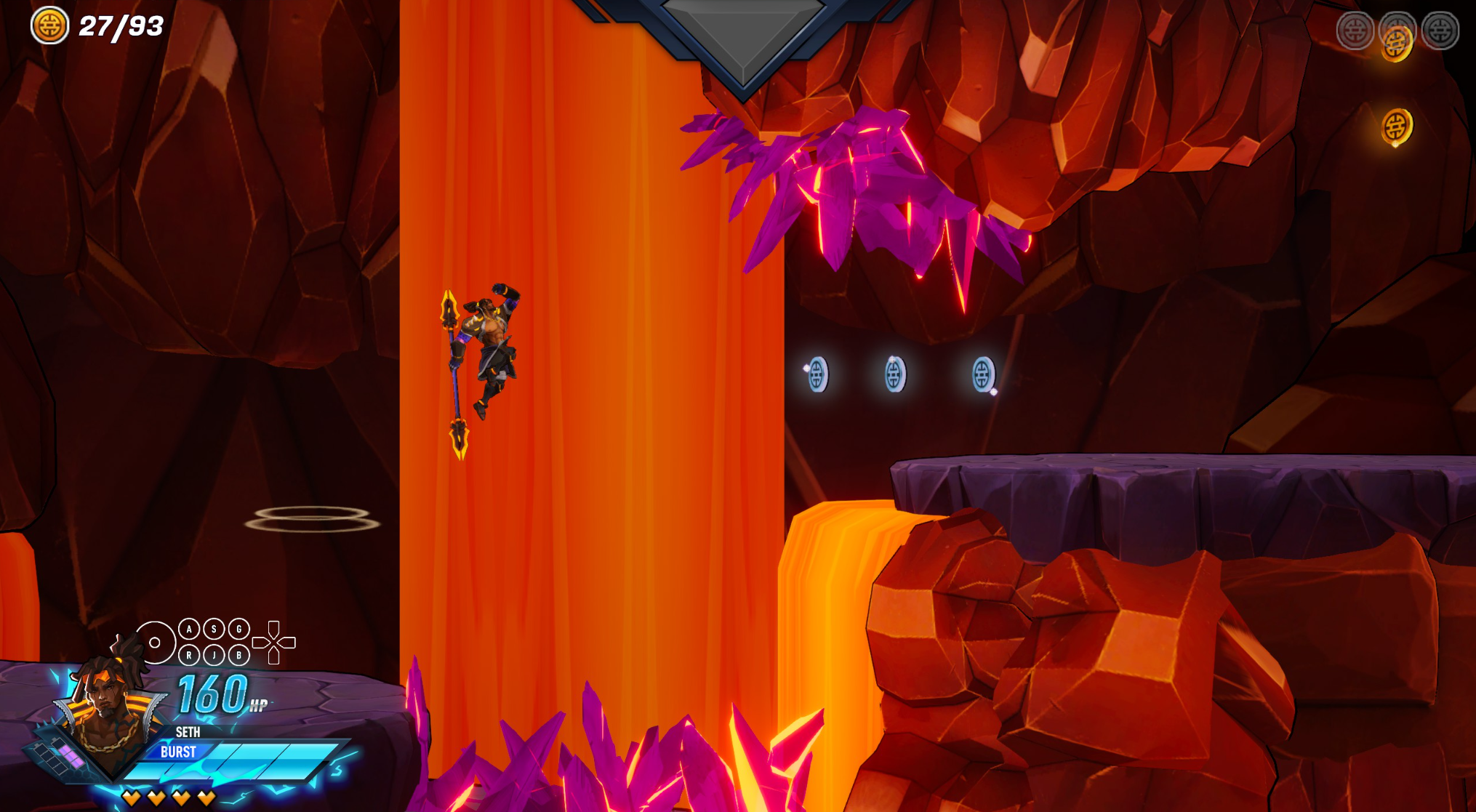Select the gold coin counter icon
The image size is (1476, 812).
pyautogui.click(x=49, y=26)
